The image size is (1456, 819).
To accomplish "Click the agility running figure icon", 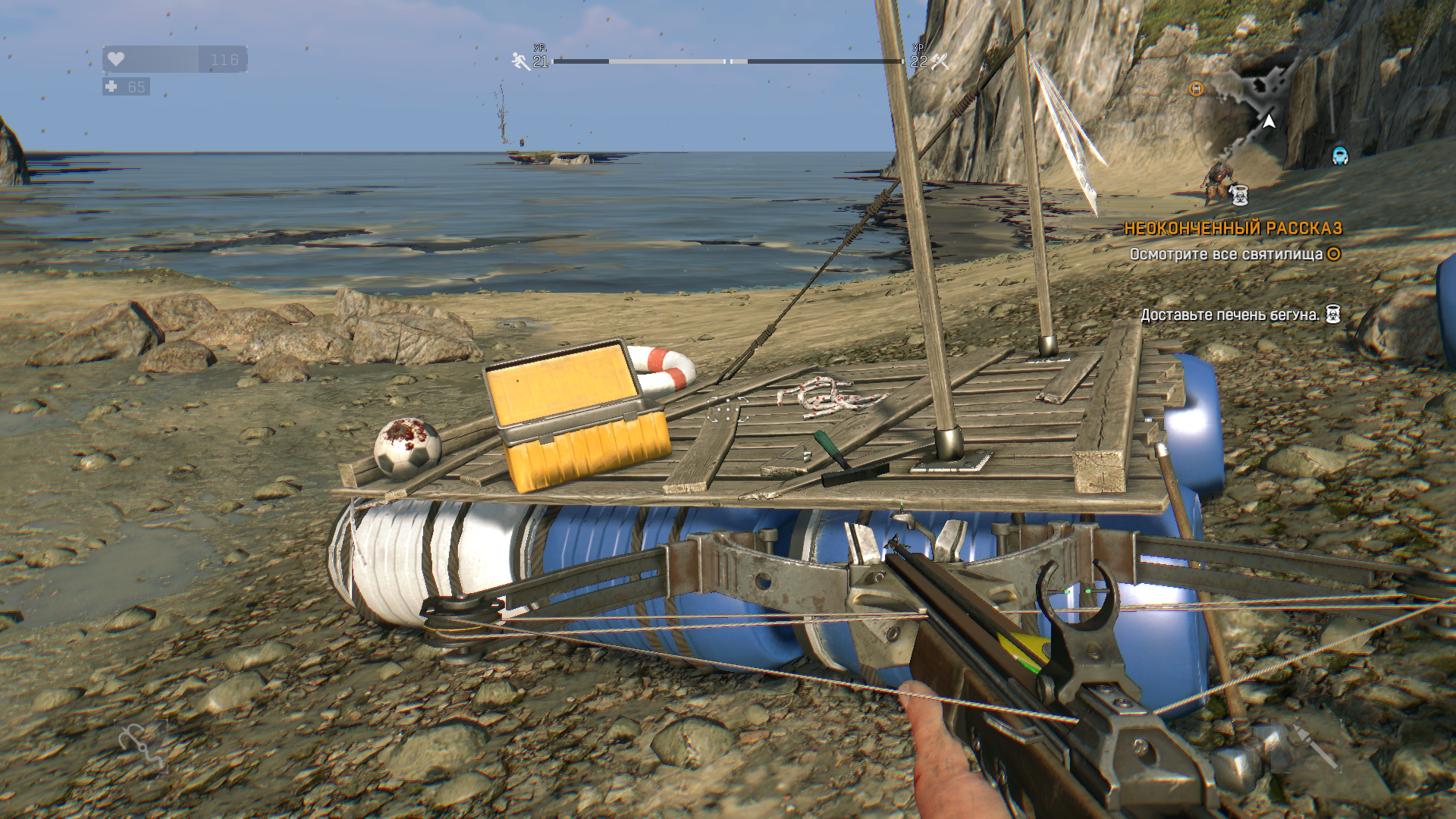I will tap(521, 61).
